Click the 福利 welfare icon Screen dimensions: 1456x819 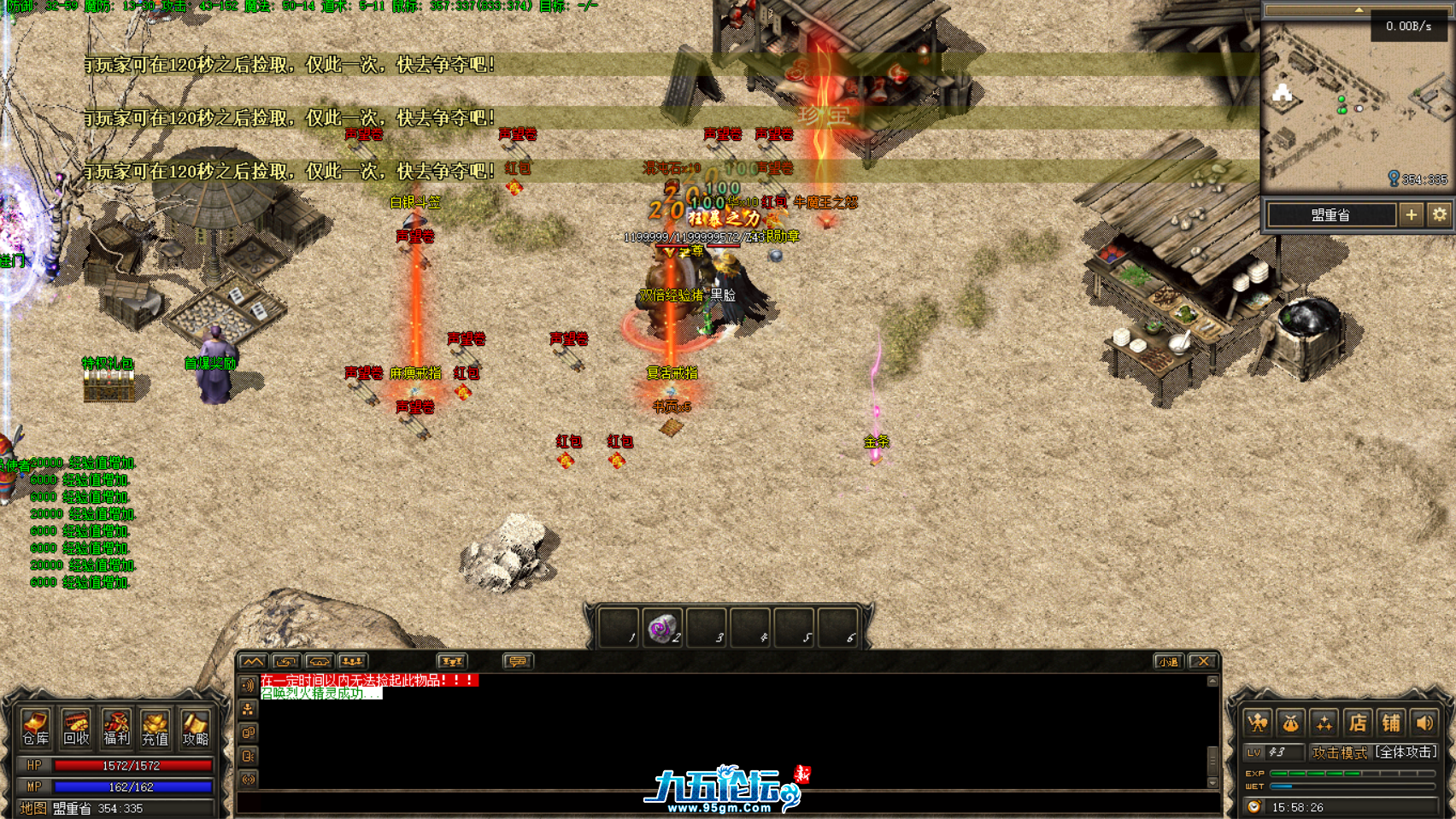point(117,728)
